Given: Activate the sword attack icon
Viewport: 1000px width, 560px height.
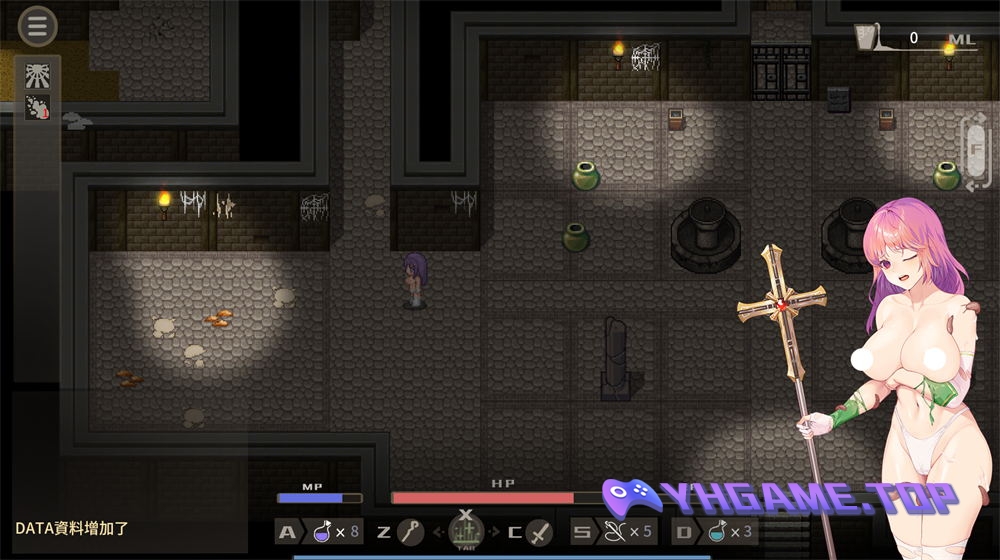Looking at the screenshot, I should pos(539,532).
